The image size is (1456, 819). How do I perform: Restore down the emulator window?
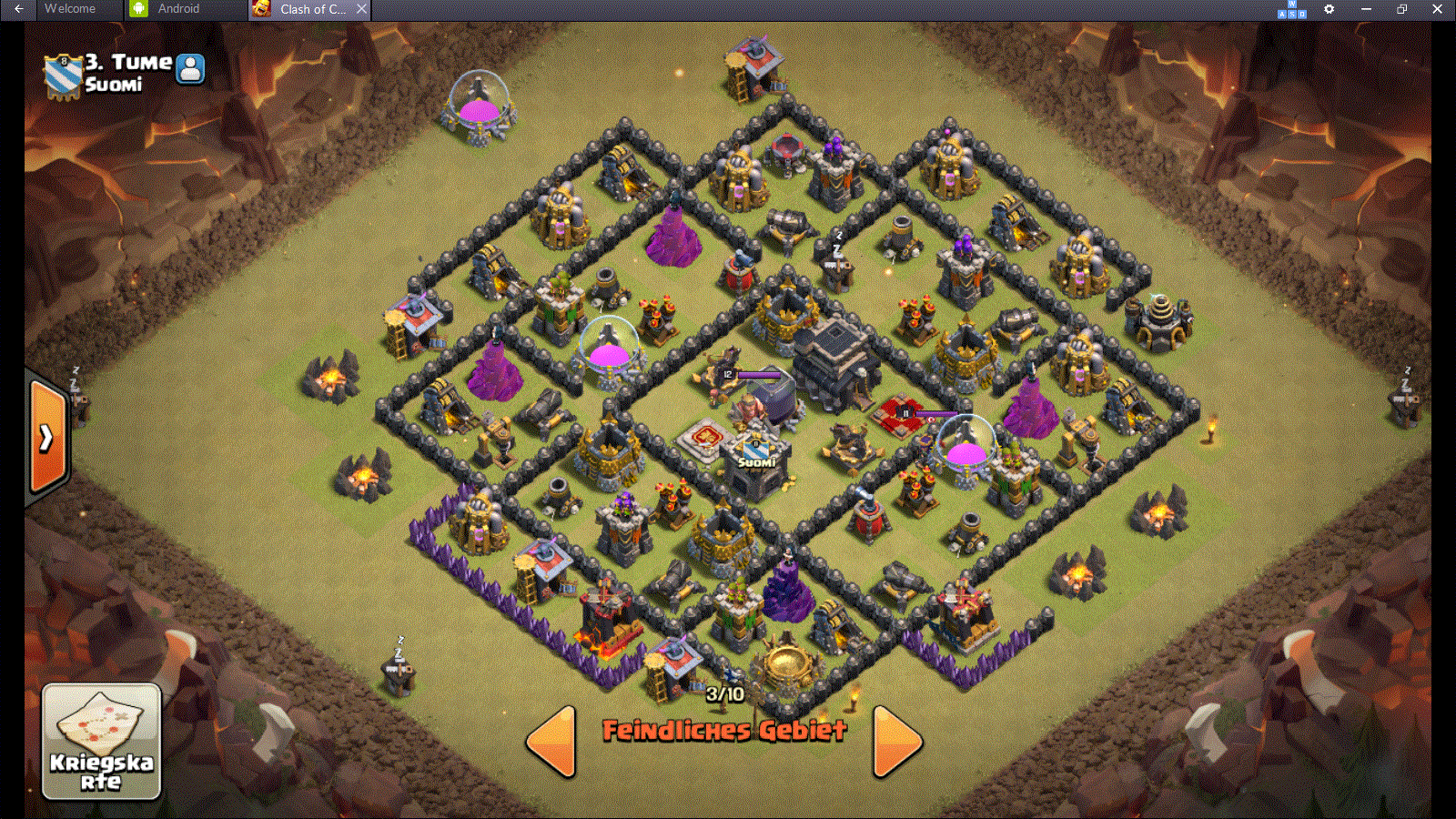tap(1401, 9)
